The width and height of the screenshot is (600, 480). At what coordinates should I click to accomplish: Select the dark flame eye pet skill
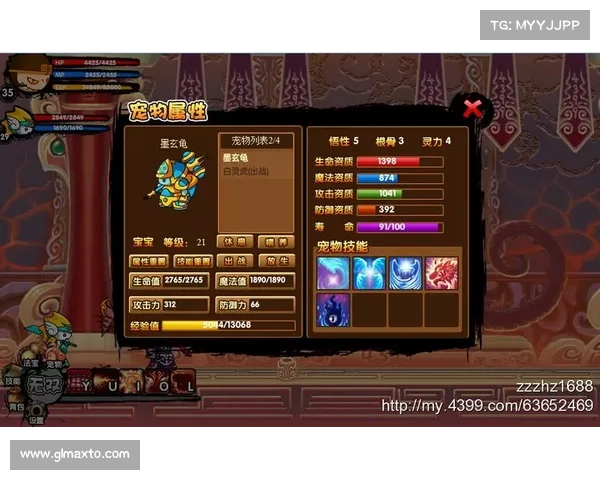pyautogui.click(x=333, y=309)
